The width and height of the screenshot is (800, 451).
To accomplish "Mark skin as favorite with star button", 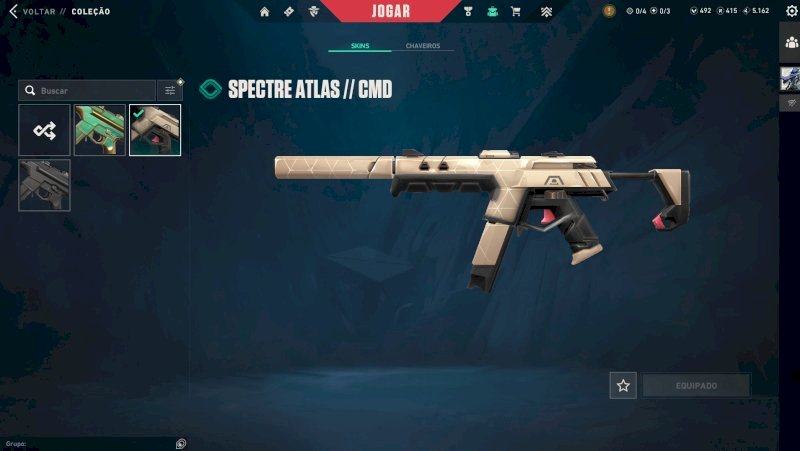I will (x=623, y=385).
